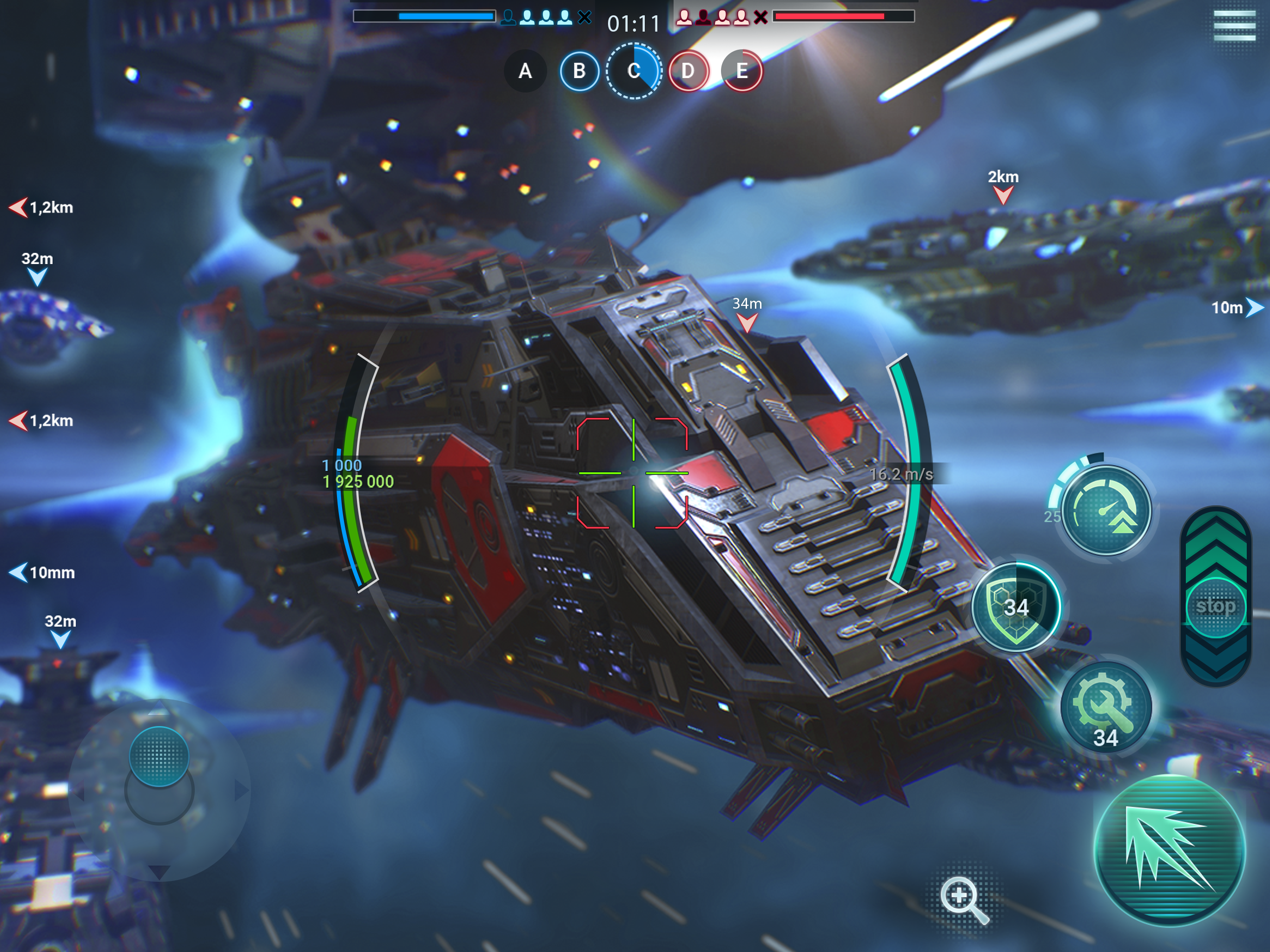Tap the stop throttle button
Screen dimensions: 1270x952
point(1216,606)
